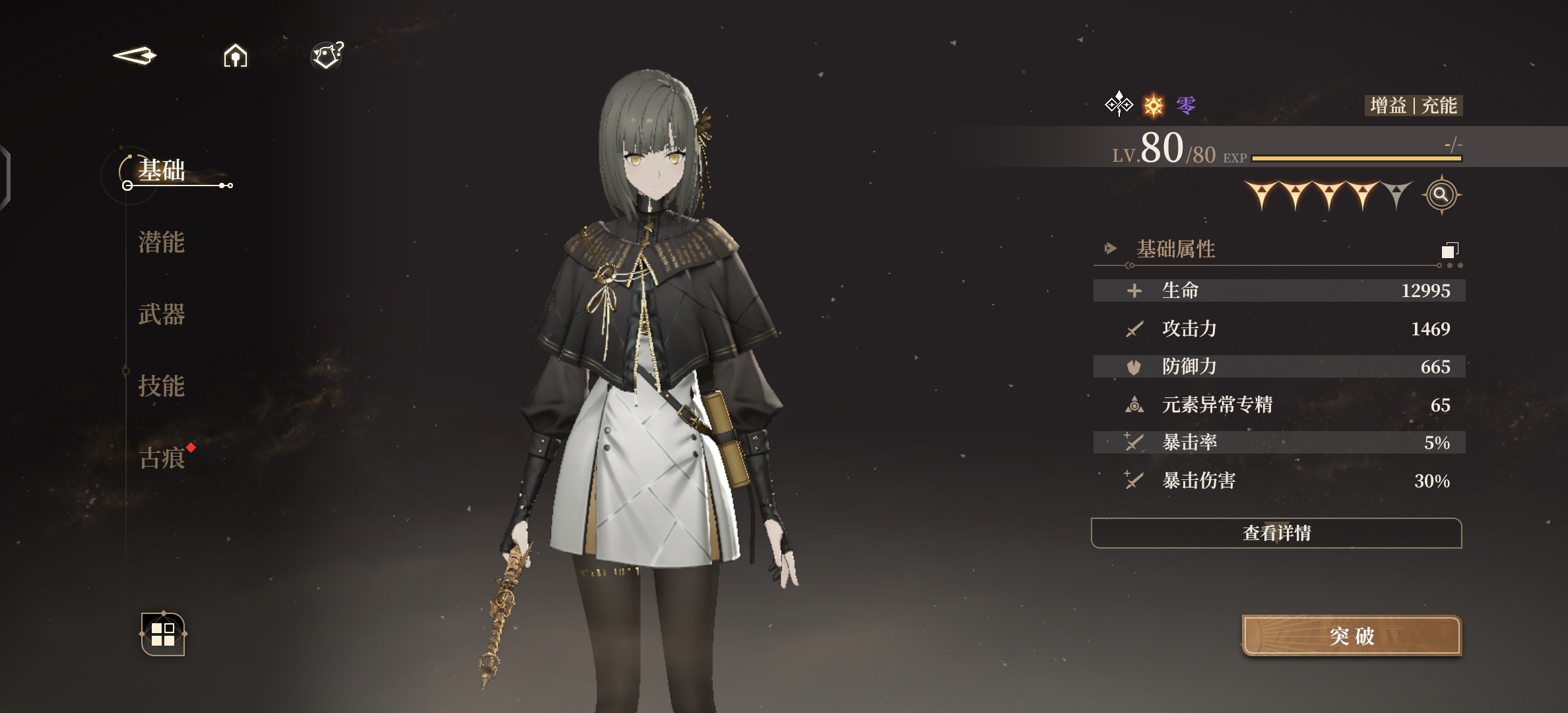View full stats with 查看详情
This screenshot has width=1568, height=713.
pos(1276,533)
